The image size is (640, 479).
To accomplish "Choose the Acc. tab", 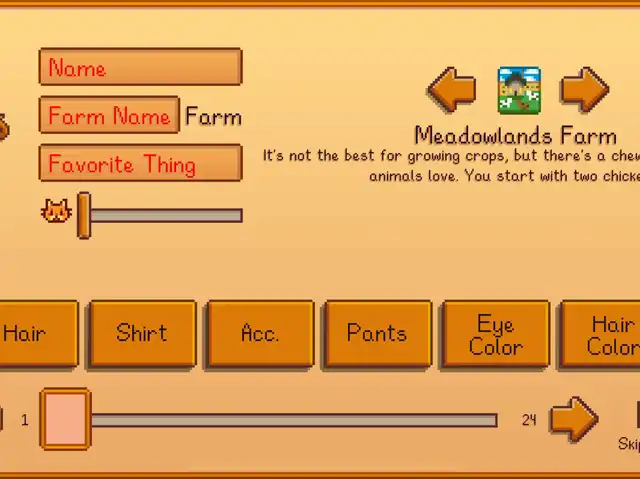I will click(260, 334).
